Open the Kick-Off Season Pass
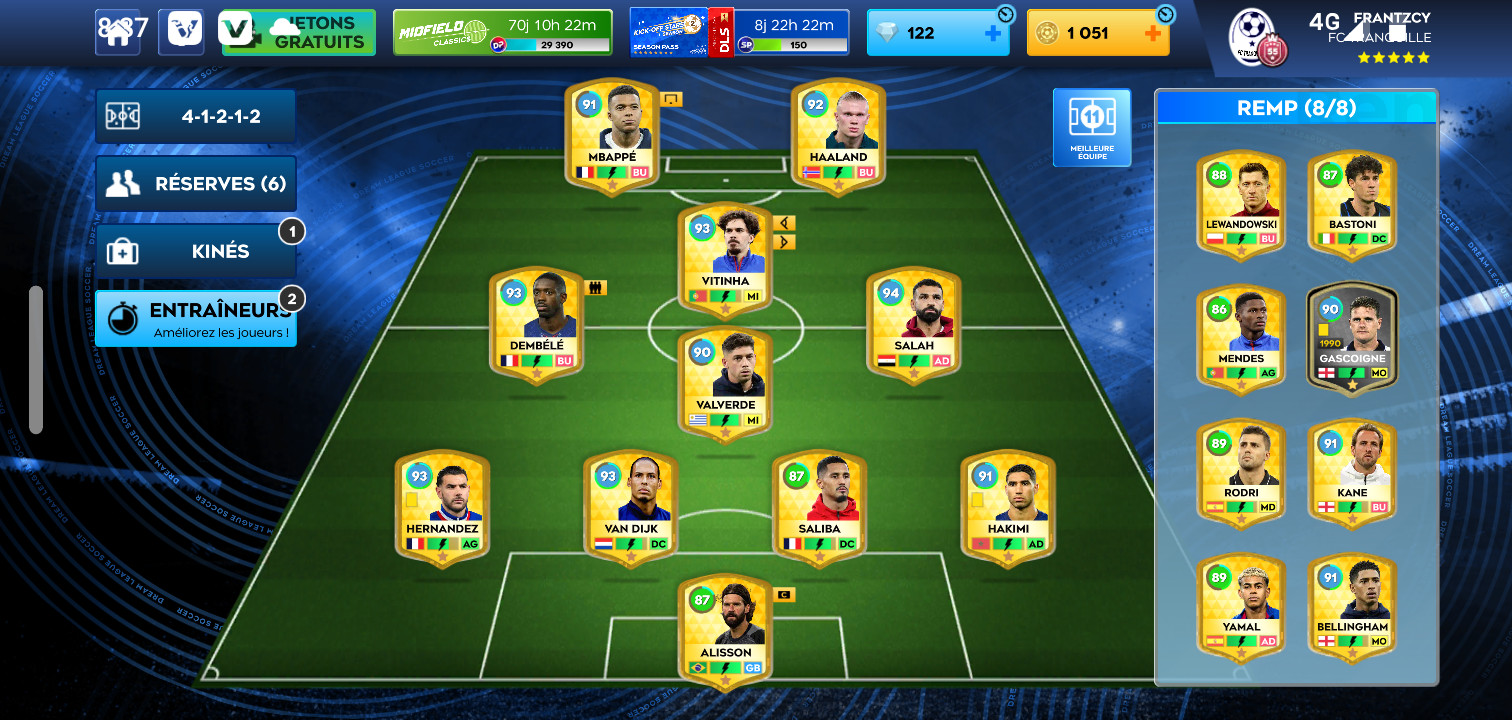Screen dimensions: 1512x720 pyautogui.click(x=740, y=33)
